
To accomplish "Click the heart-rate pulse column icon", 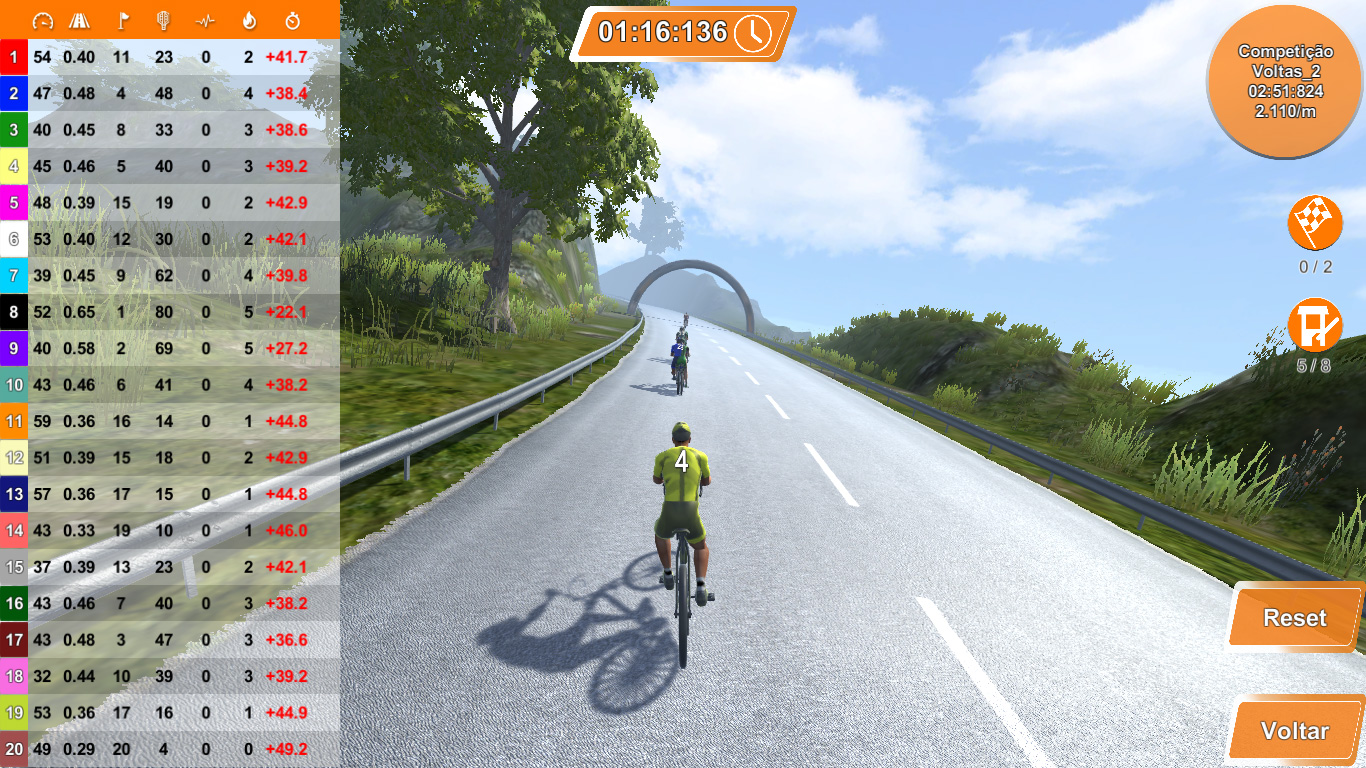I will (x=205, y=20).
